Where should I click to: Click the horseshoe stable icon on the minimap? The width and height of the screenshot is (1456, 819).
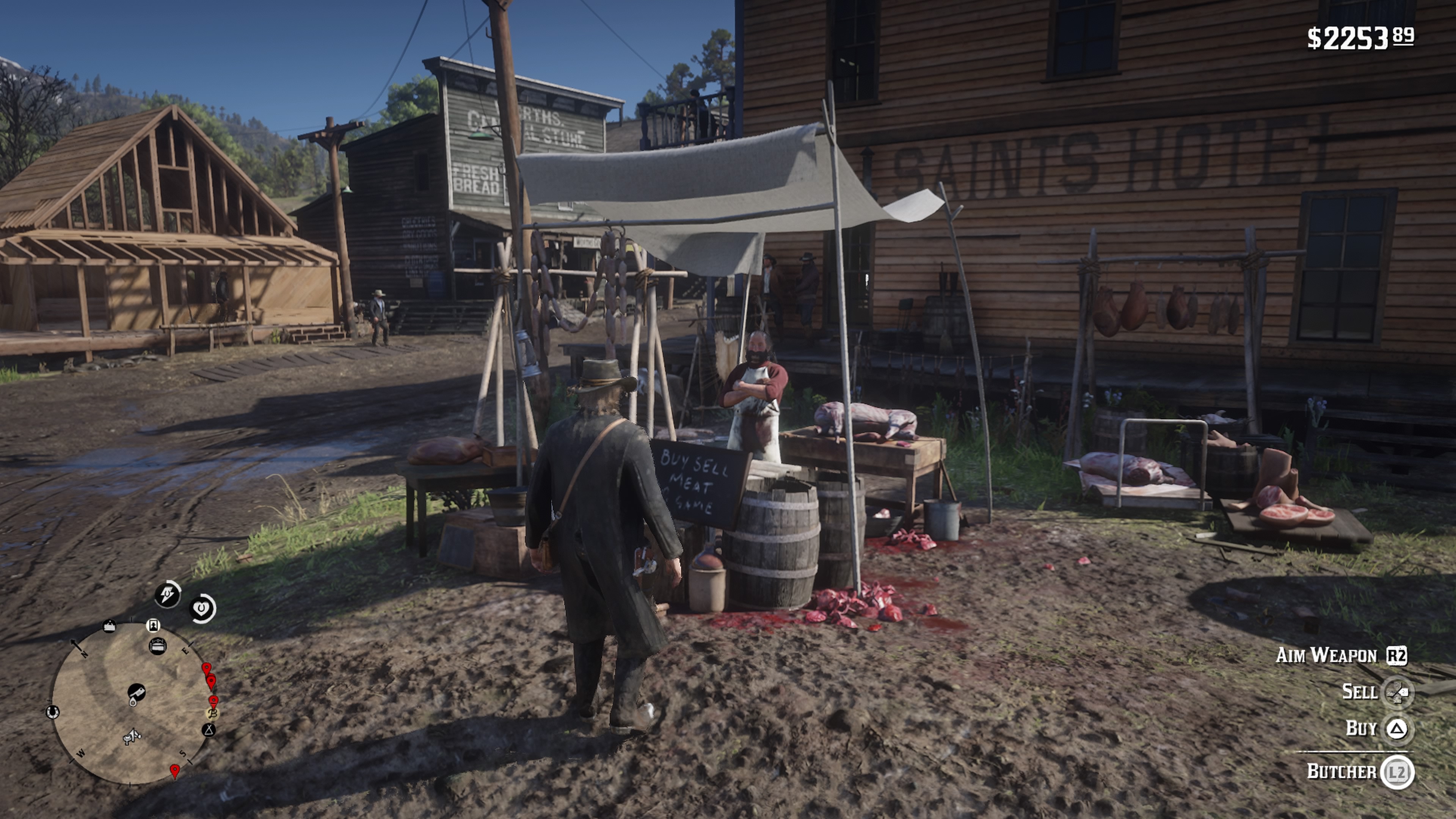pos(53,712)
